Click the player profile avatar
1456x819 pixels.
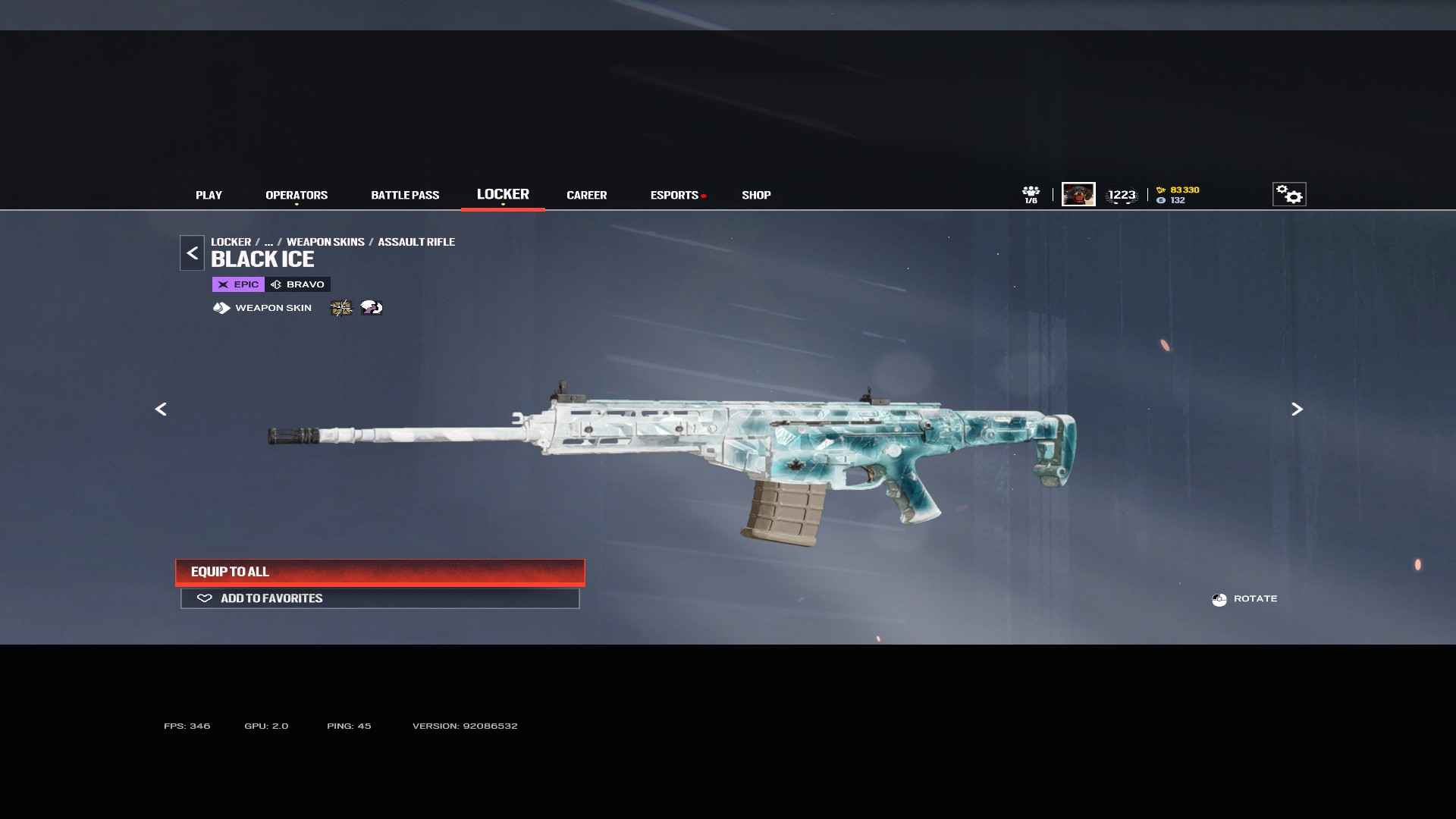(x=1078, y=194)
